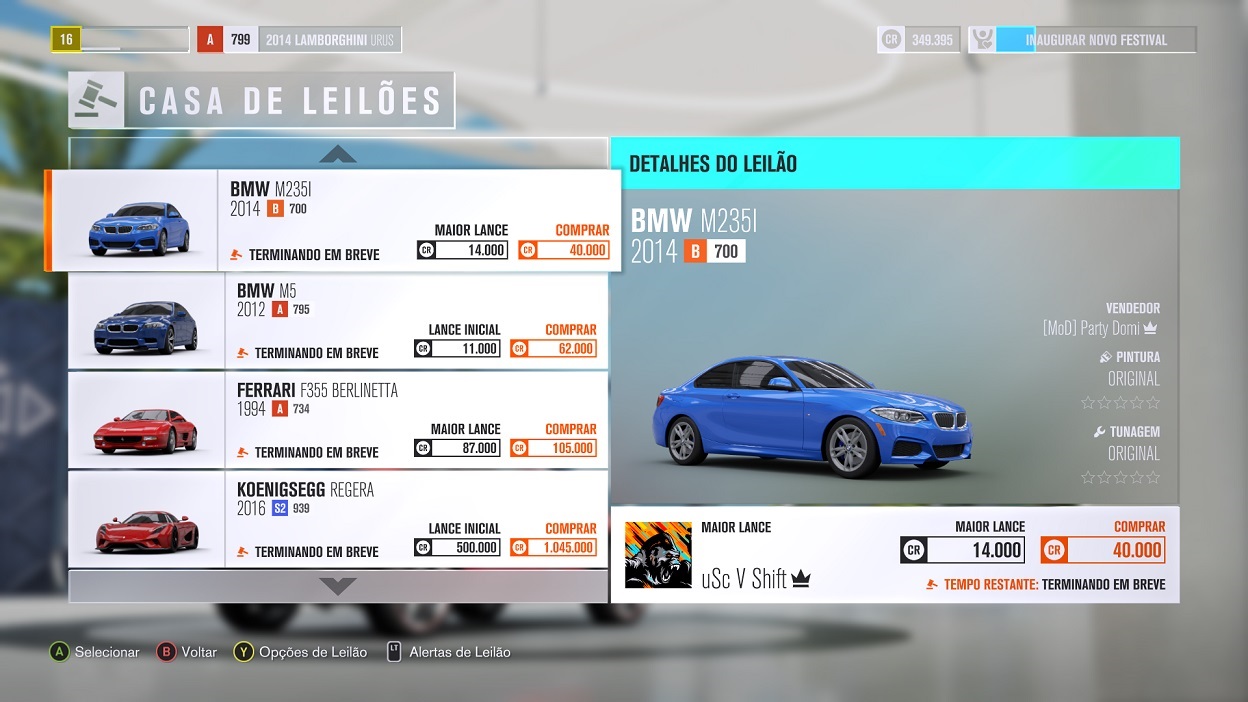Click the 40.000 Comprar price in details panel
Viewport: 1248px width, 702px height.
pos(1103,550)
